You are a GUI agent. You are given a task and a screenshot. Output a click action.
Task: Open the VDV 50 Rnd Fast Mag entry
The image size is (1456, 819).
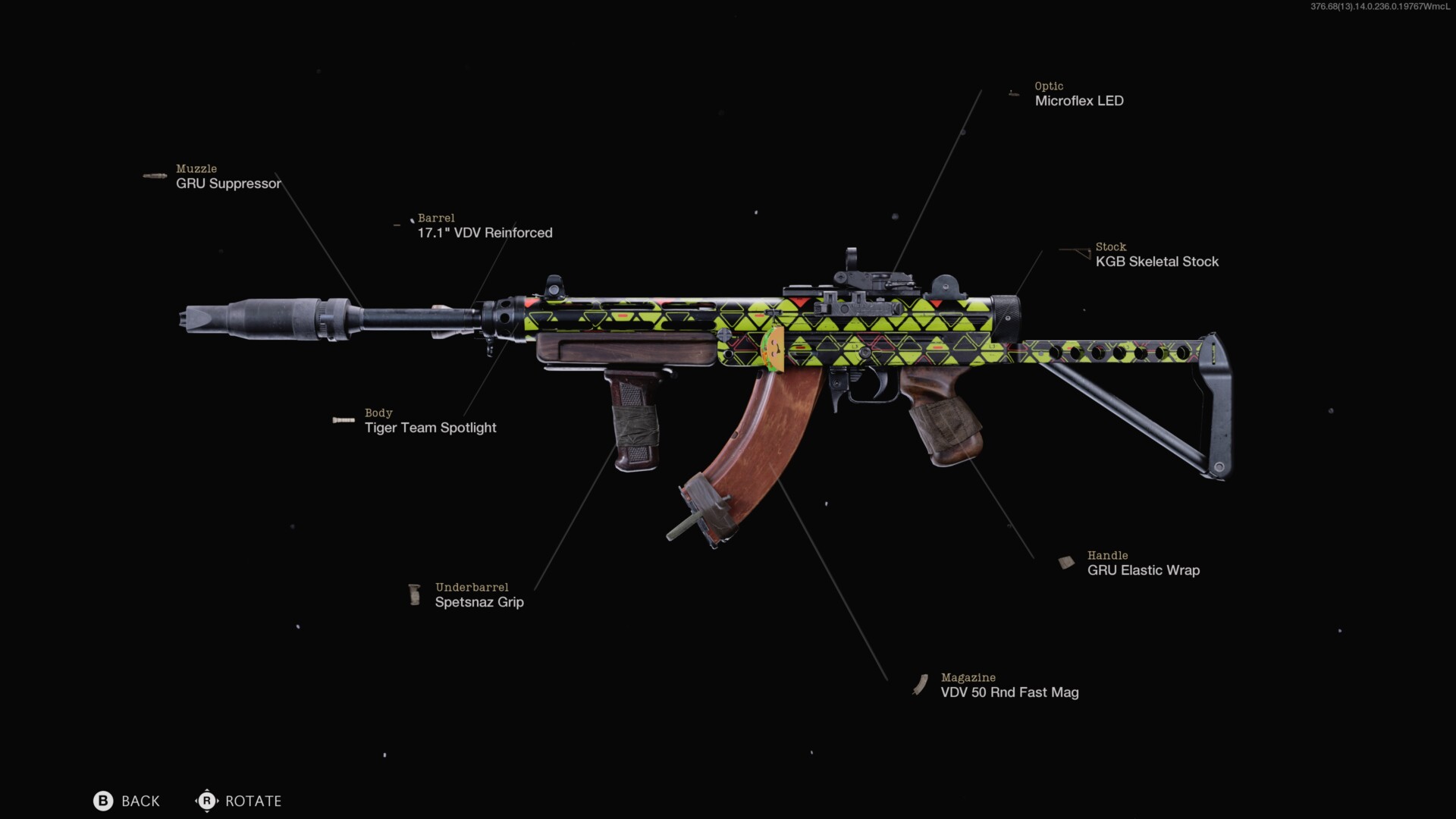tap(1009, 692)
